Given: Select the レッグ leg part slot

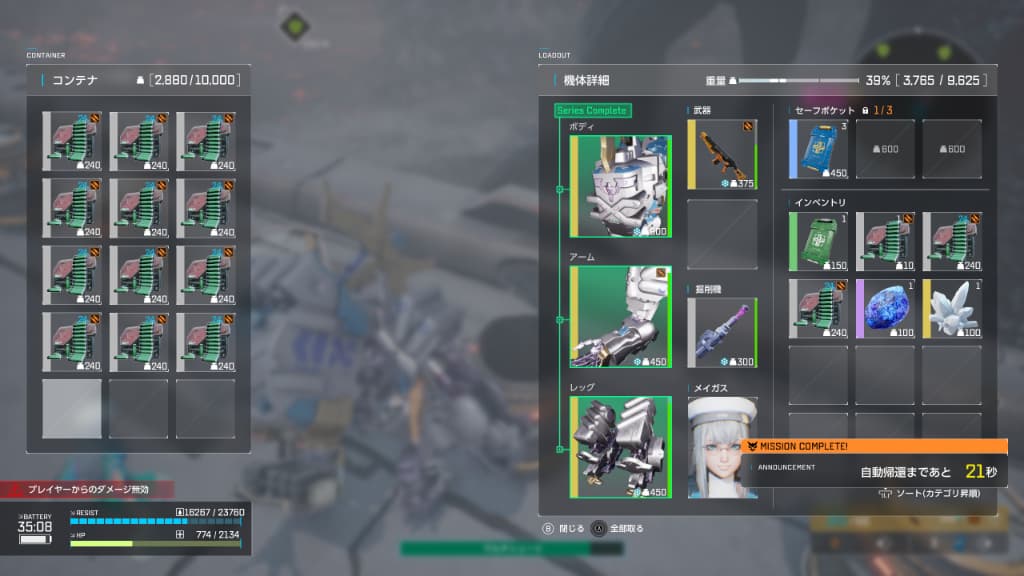Looking at the screenshot, I should pyautogui.click(x=620, y=447).
